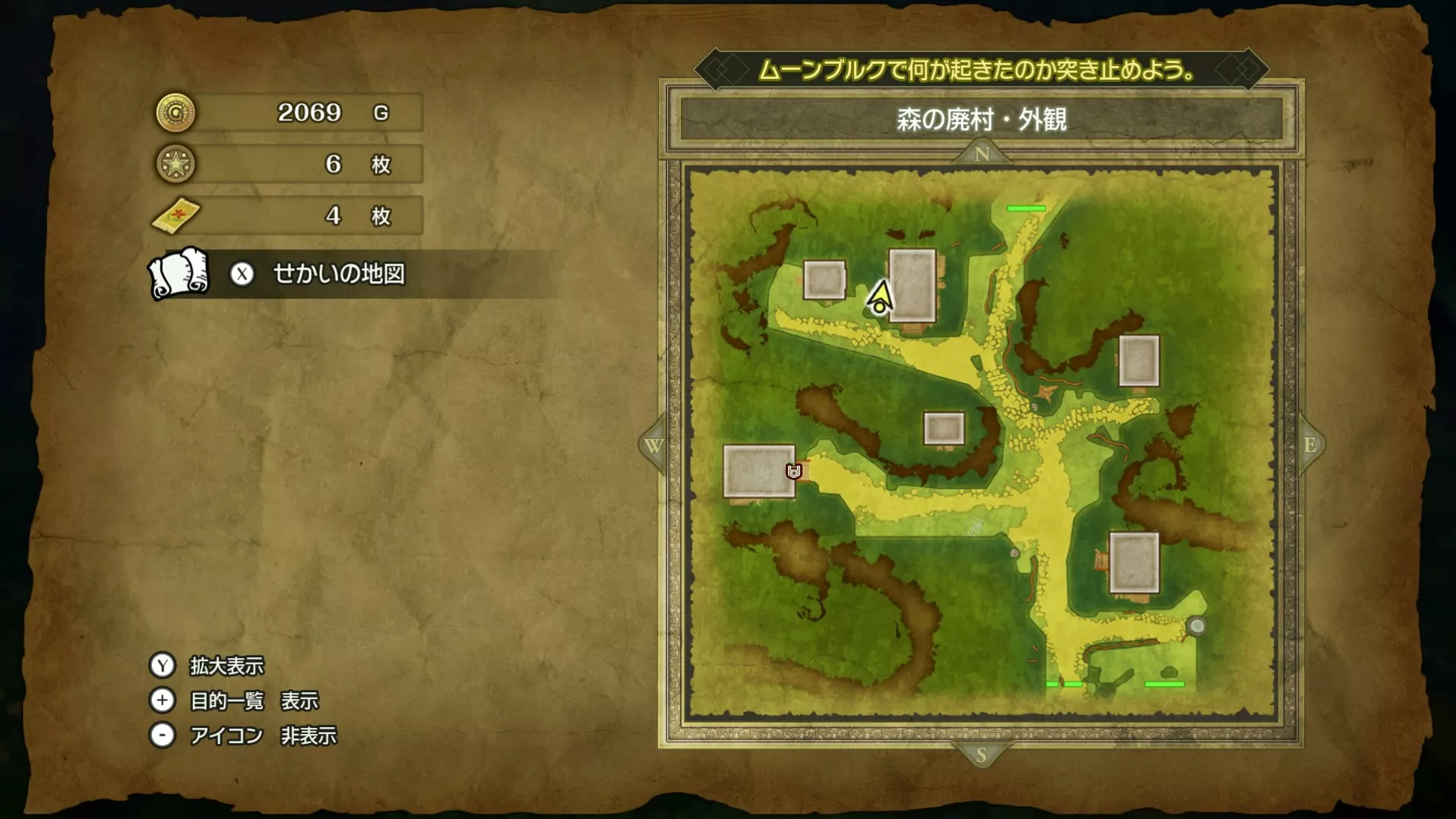
Task: Click the treasure map icon showing 4 枚
Action: 176,216
